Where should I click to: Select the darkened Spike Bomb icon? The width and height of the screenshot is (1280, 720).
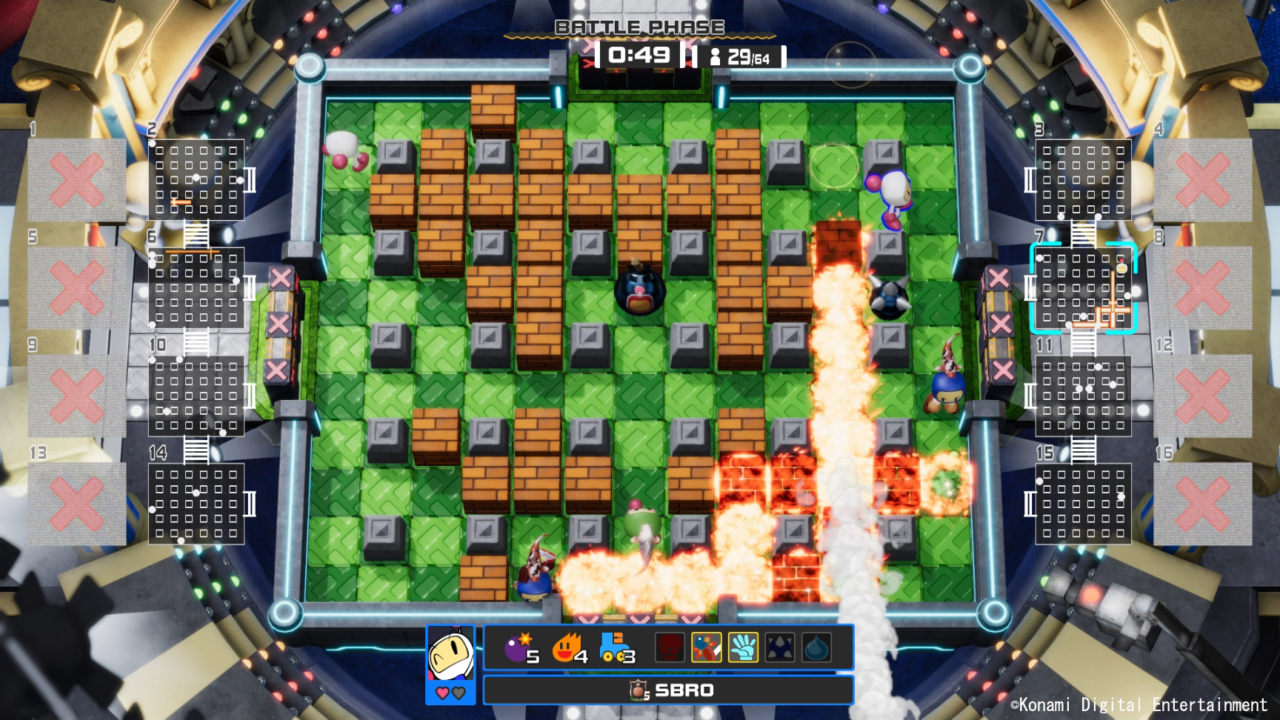[x=777, y=648]
